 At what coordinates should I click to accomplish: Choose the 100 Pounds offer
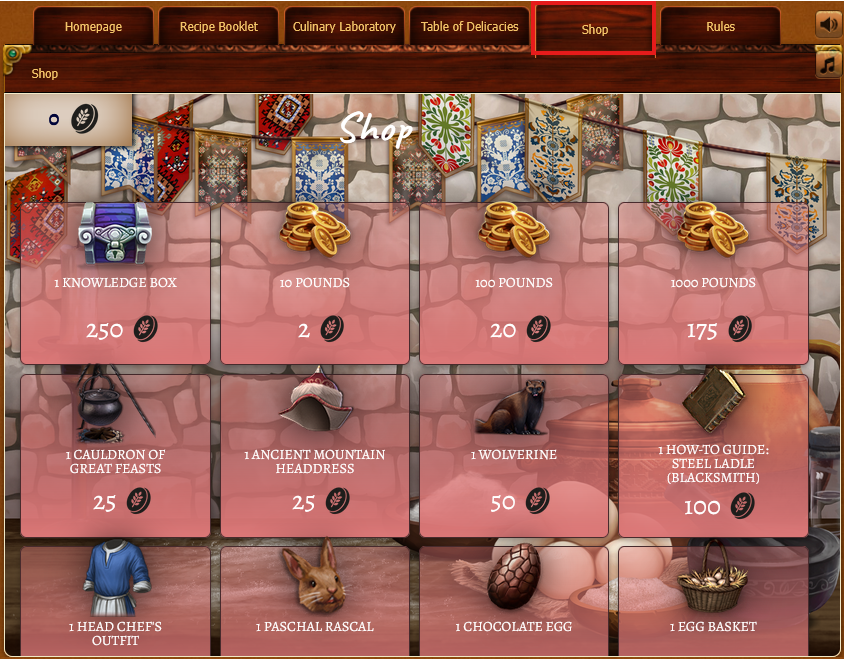(513, 284)
